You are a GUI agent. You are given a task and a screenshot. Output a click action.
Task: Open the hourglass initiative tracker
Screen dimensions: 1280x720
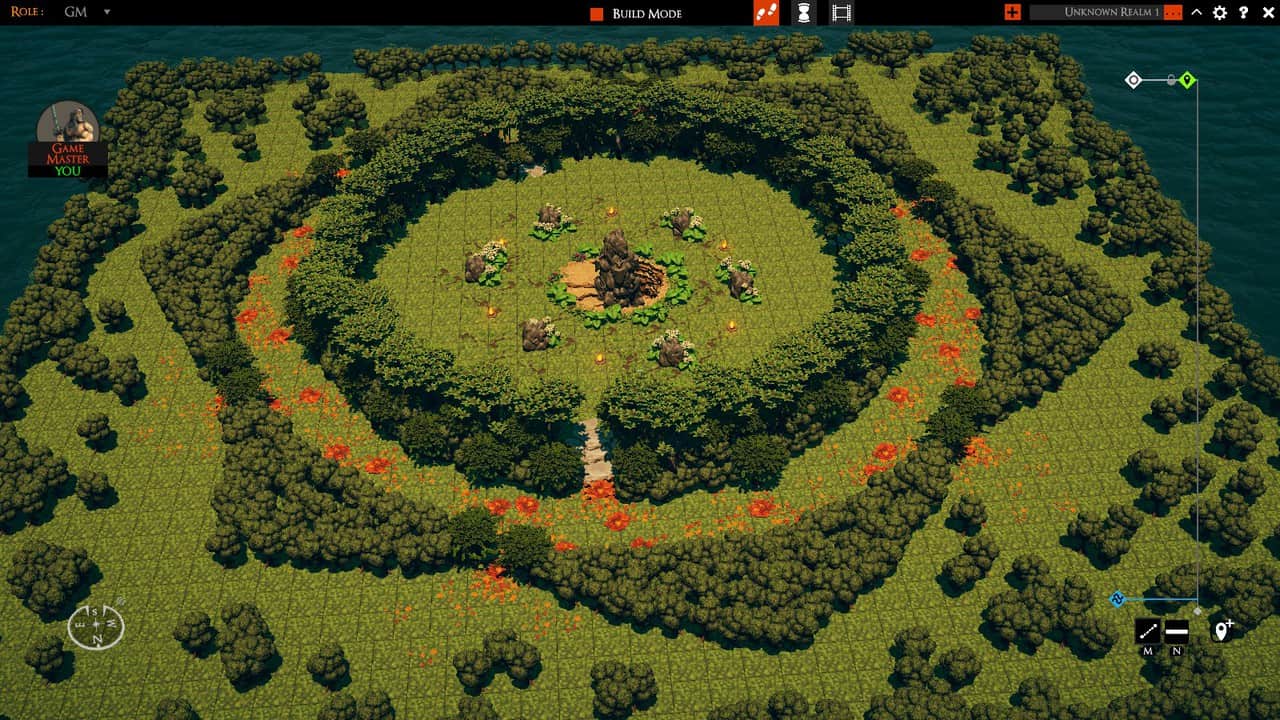click(806, 14)
